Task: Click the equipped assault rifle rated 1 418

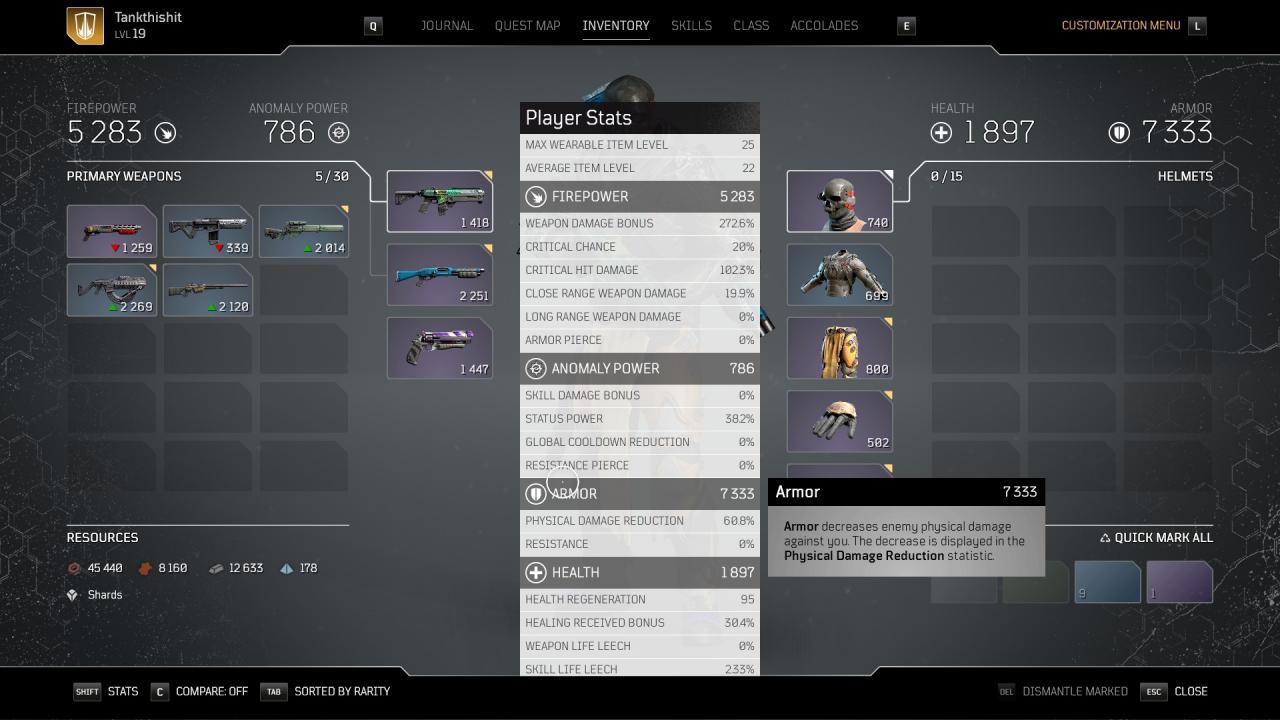Action: [440, 201]
